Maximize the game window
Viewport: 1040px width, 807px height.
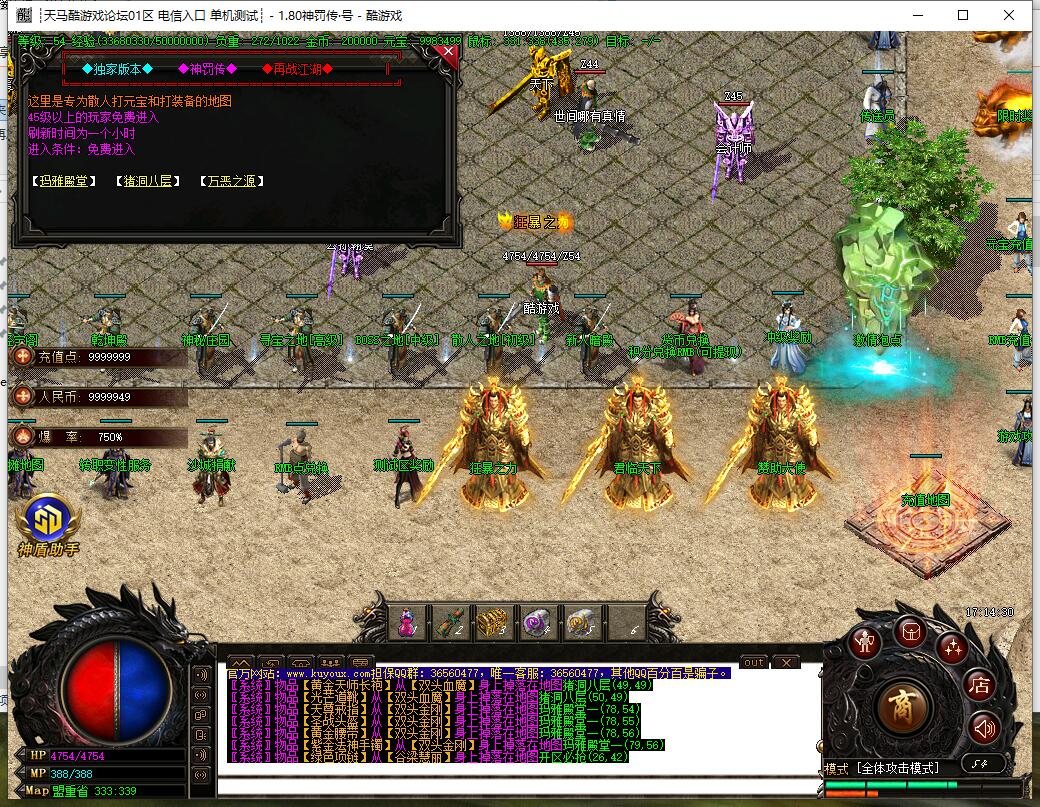click(x=963, y=15)
